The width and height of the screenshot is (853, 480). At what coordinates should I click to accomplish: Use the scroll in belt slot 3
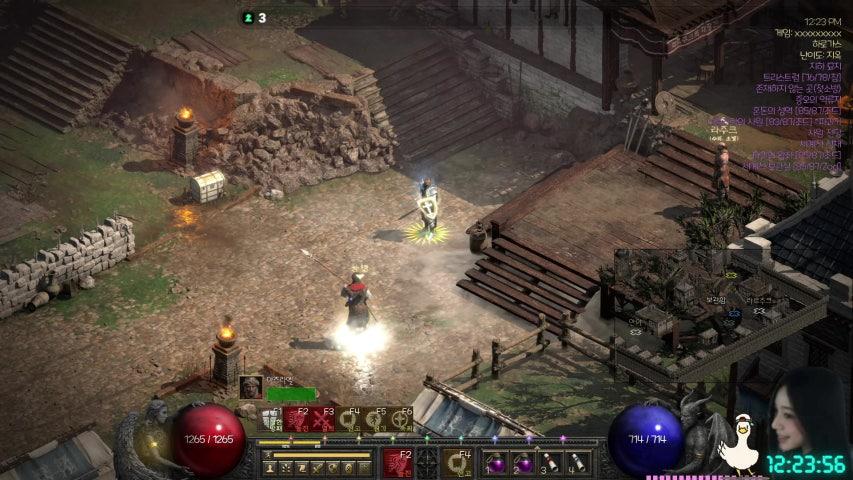(x=550, y=464)
